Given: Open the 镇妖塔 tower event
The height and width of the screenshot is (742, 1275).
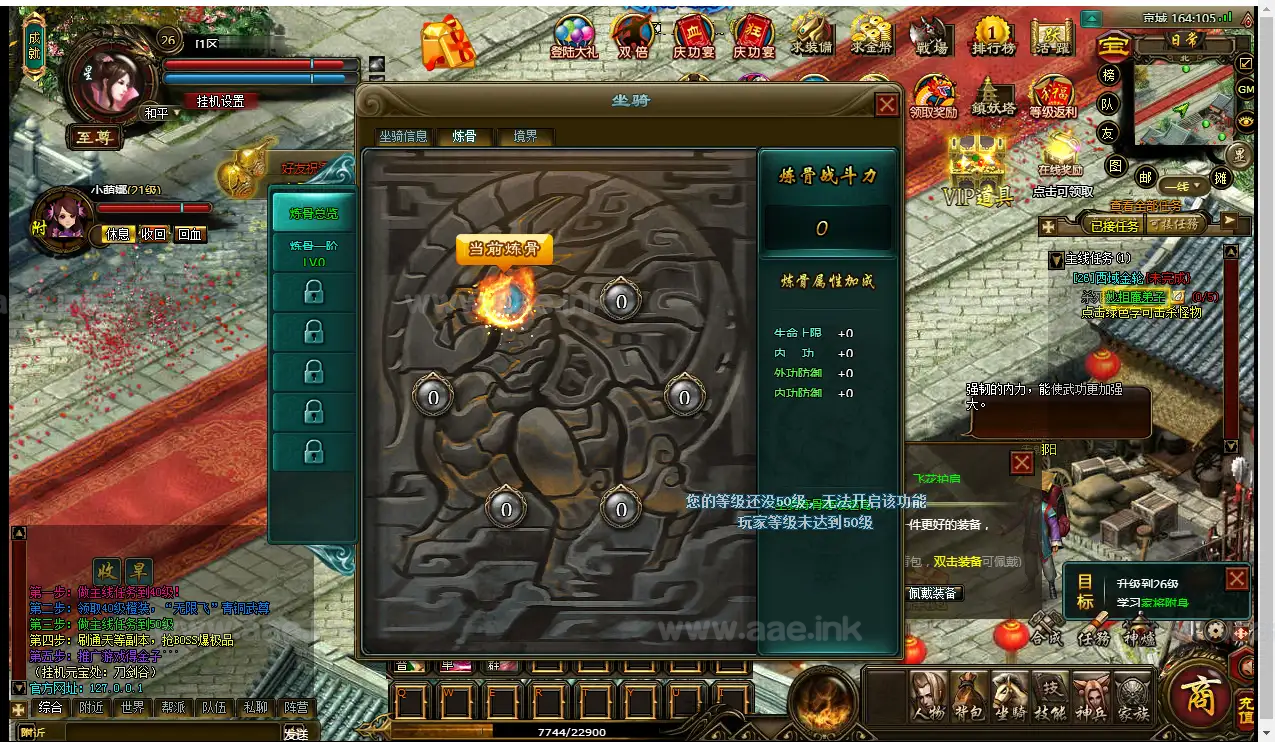Looking at the screenshot, I should tap(993, 98).
